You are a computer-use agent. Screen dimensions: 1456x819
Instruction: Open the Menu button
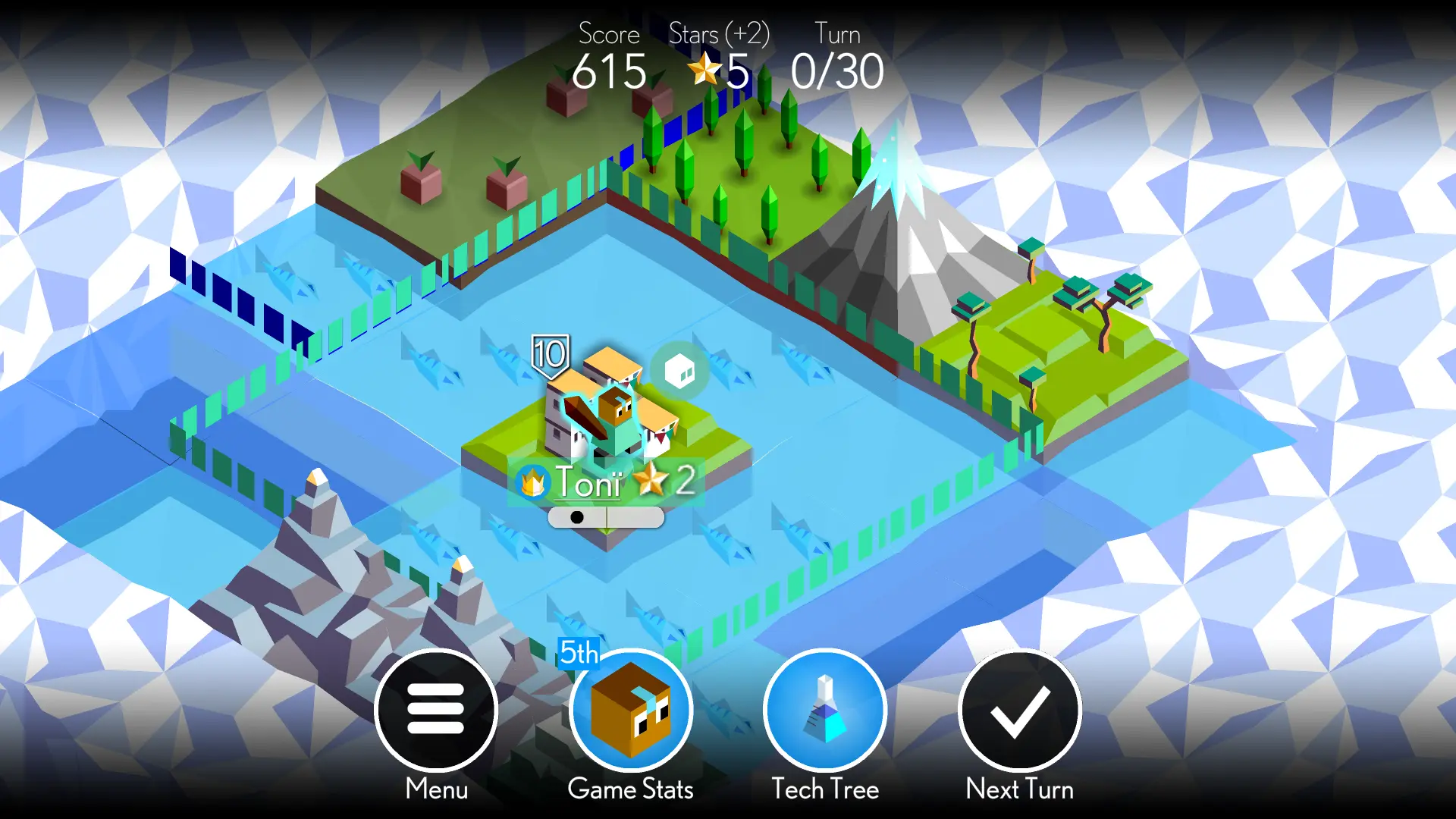click(x=436, y=711)
